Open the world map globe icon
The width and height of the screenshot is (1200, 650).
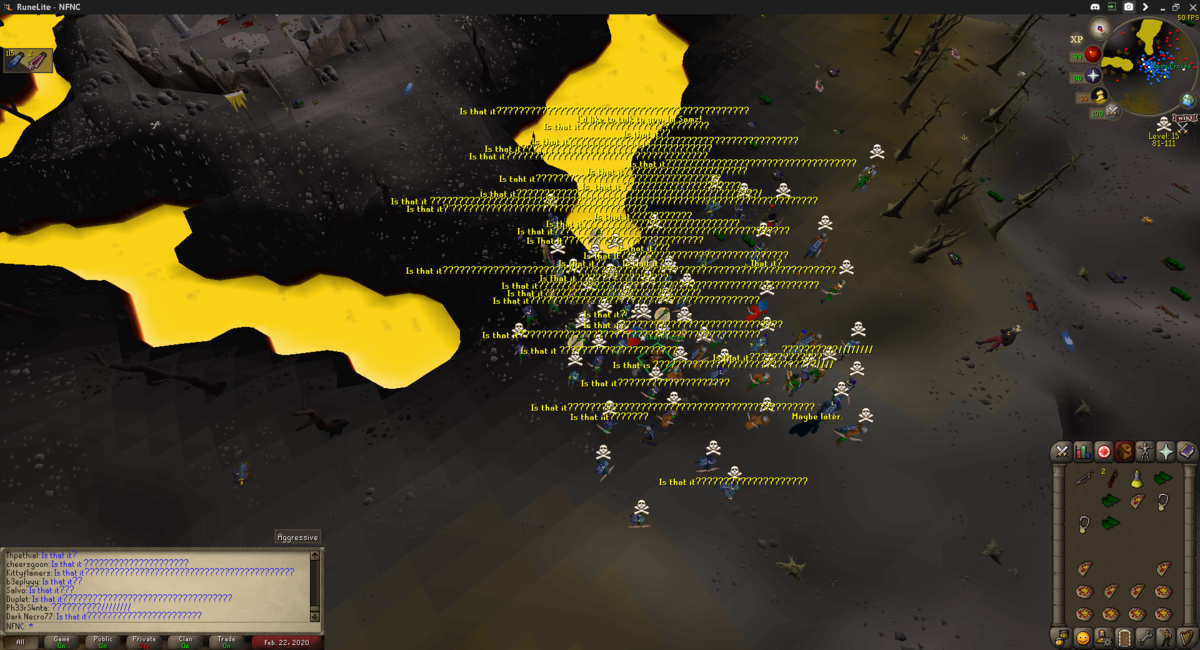click(x=1188, y=100)
